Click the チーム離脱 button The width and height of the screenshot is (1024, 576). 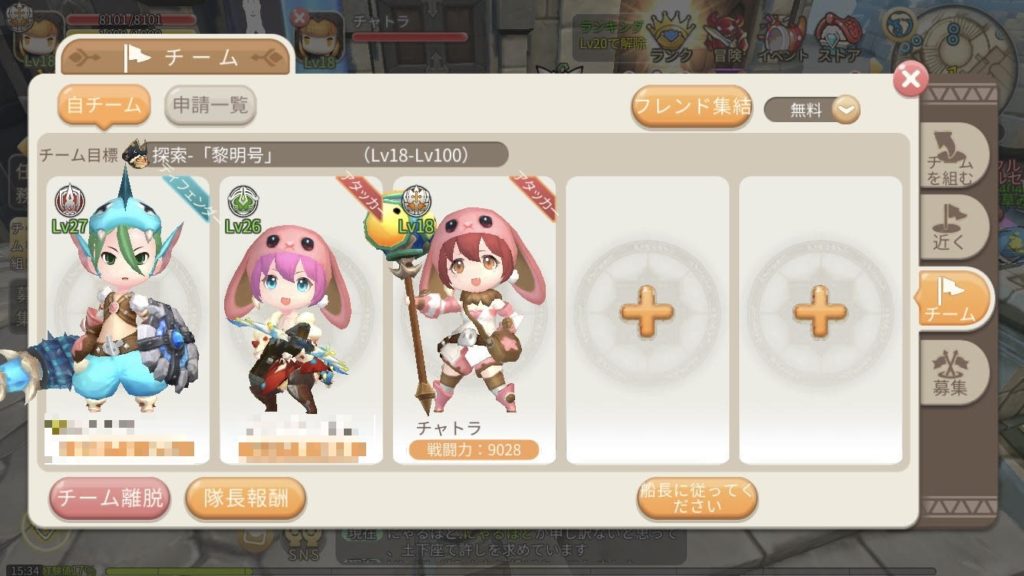point(109,499)
